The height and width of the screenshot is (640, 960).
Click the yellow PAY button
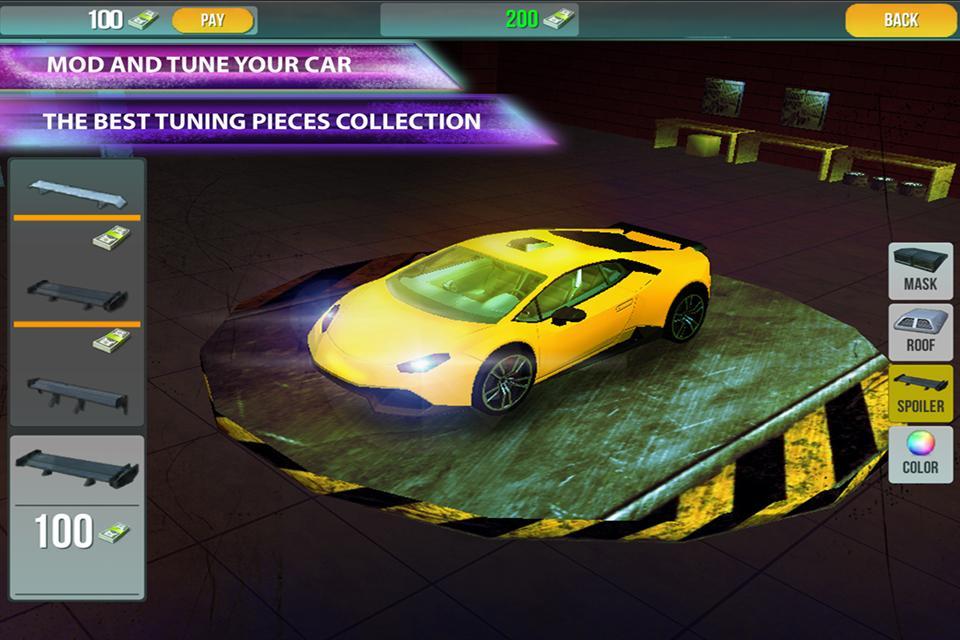pyautogui.click(x=212, y=20)
